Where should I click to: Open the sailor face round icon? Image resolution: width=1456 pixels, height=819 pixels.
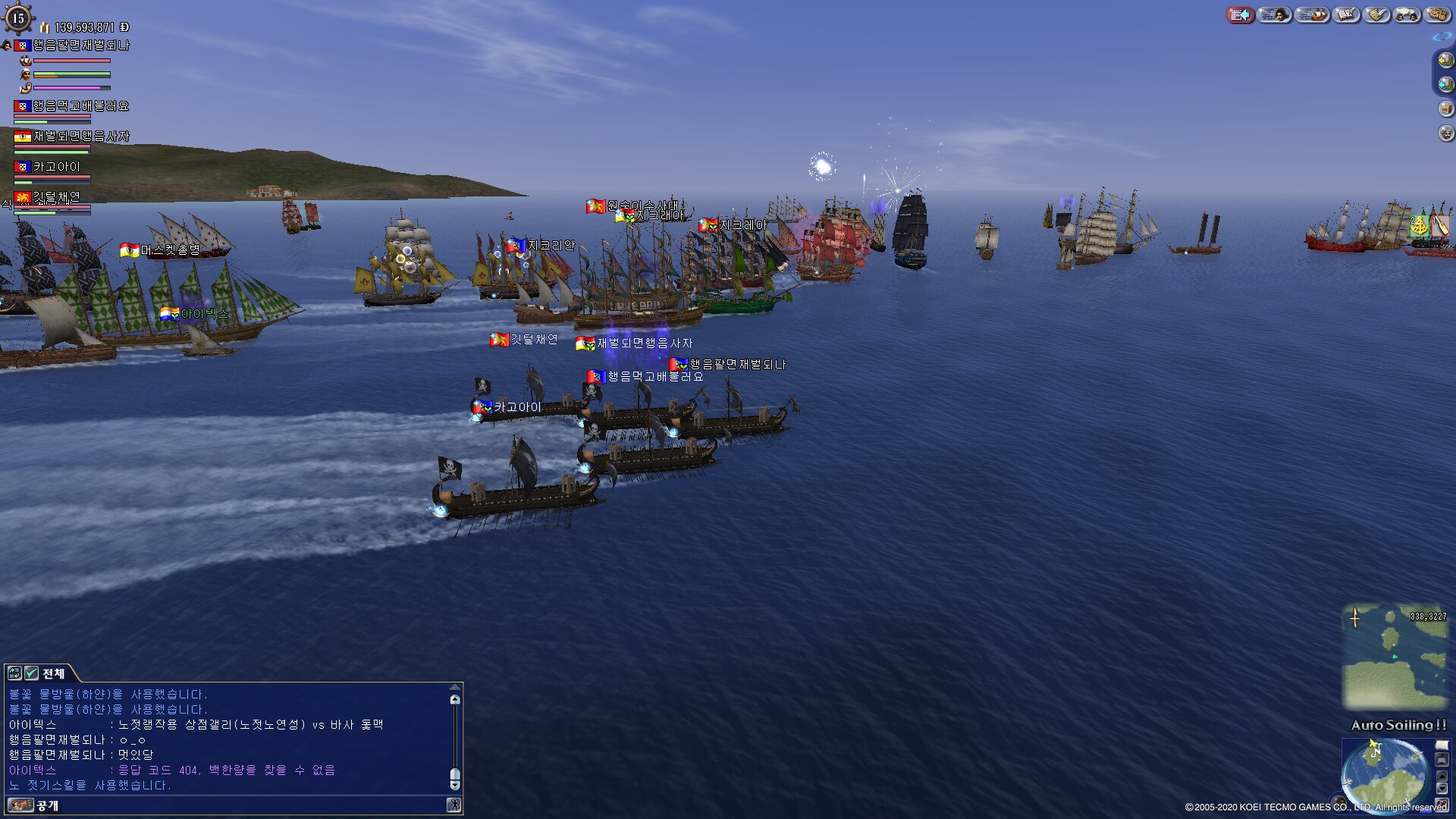point(1445,133)
